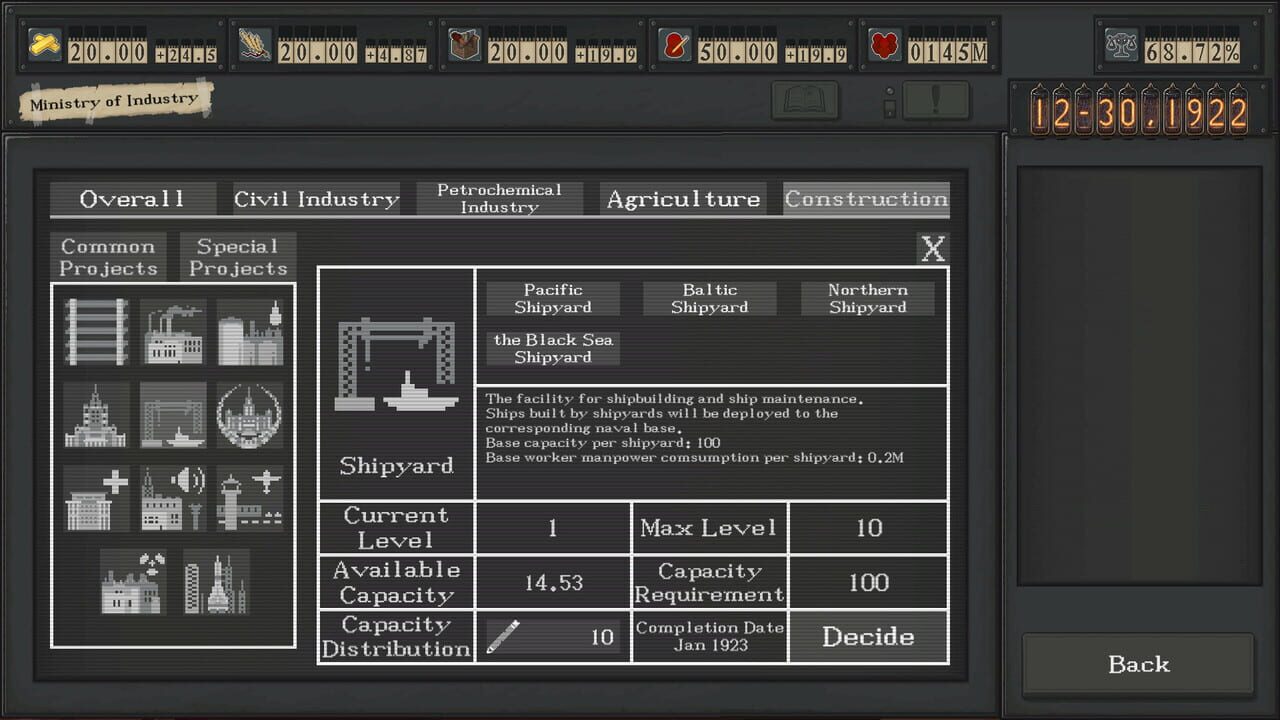This screenshot has height=720, width=1280.
Task: Switch to the Civil Industry tab
Action: tap(314, 198)
